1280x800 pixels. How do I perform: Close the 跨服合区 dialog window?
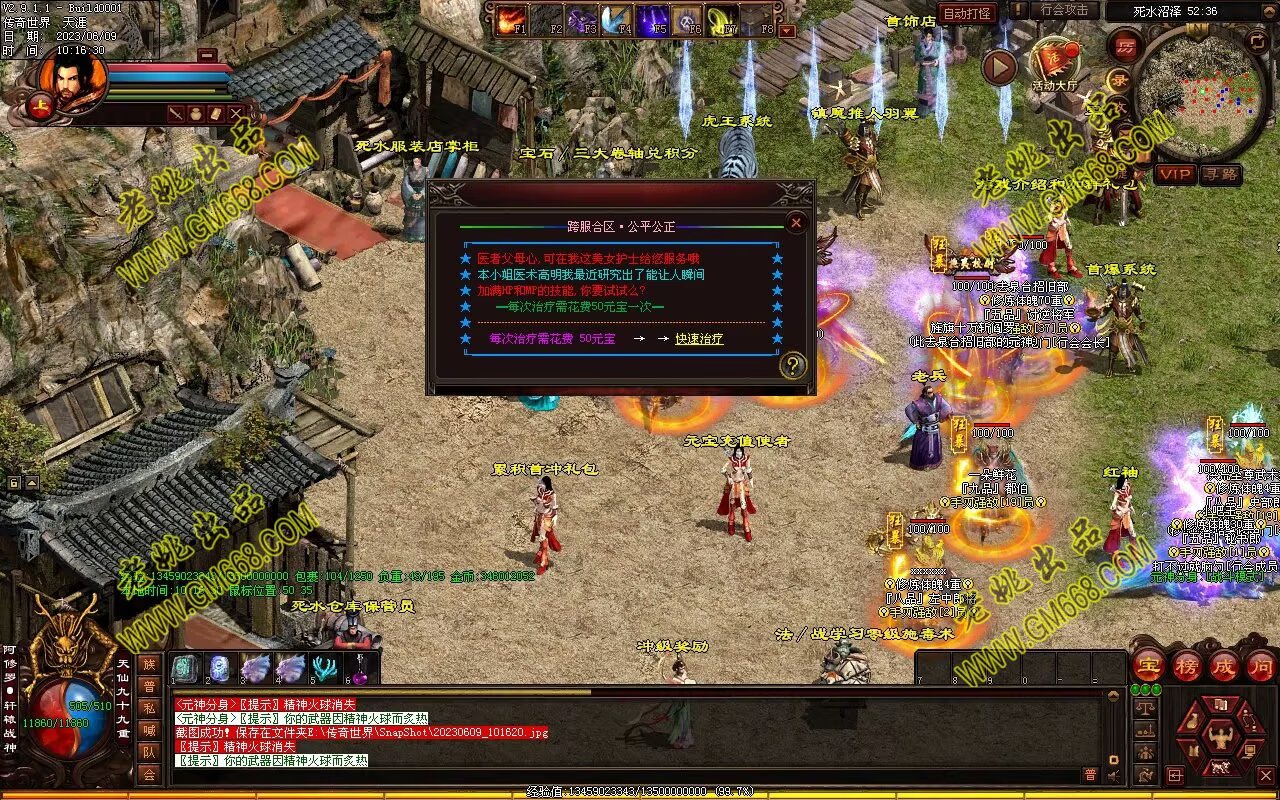[x=796, y=222]
